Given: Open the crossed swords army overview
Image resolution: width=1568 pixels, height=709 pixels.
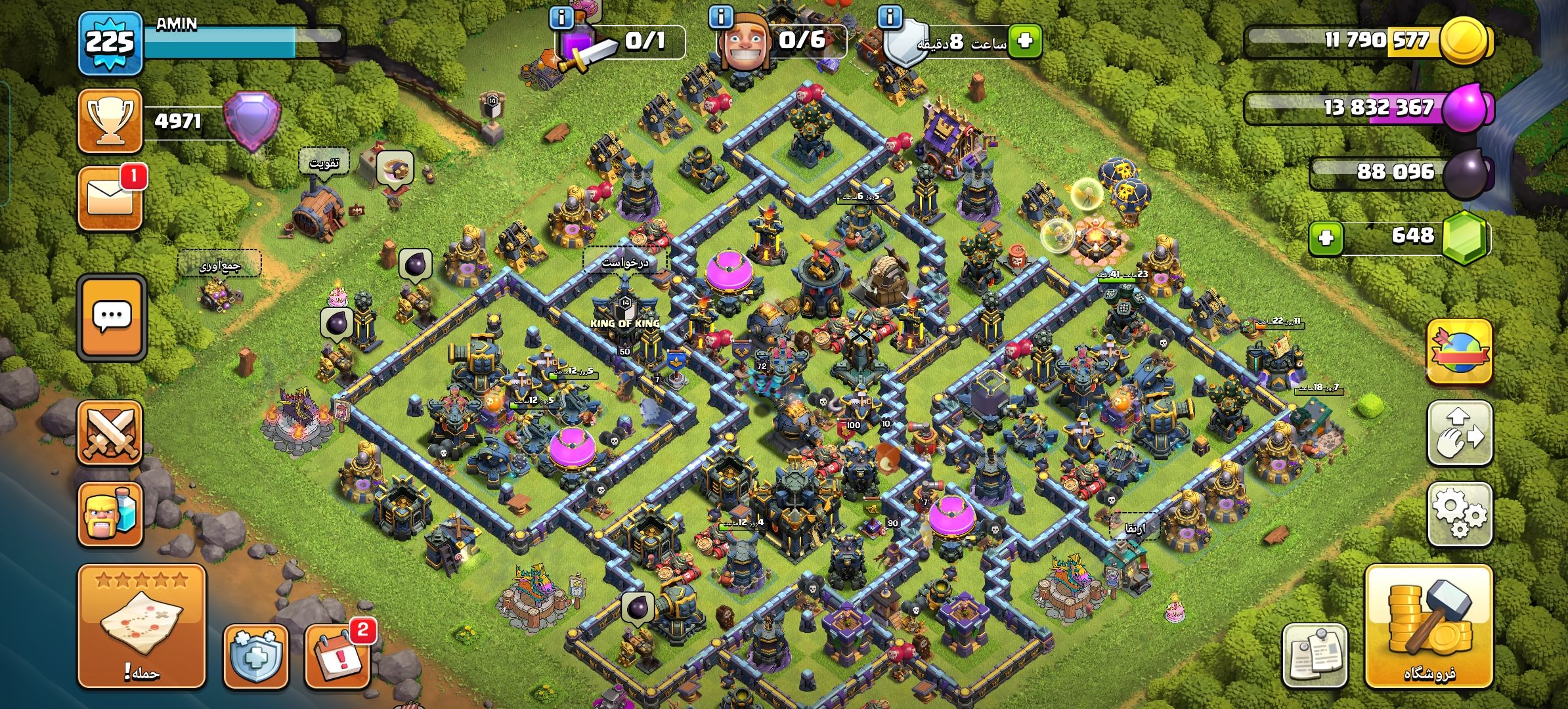Looking at the screenshot, I should click(x=110, y=433).
